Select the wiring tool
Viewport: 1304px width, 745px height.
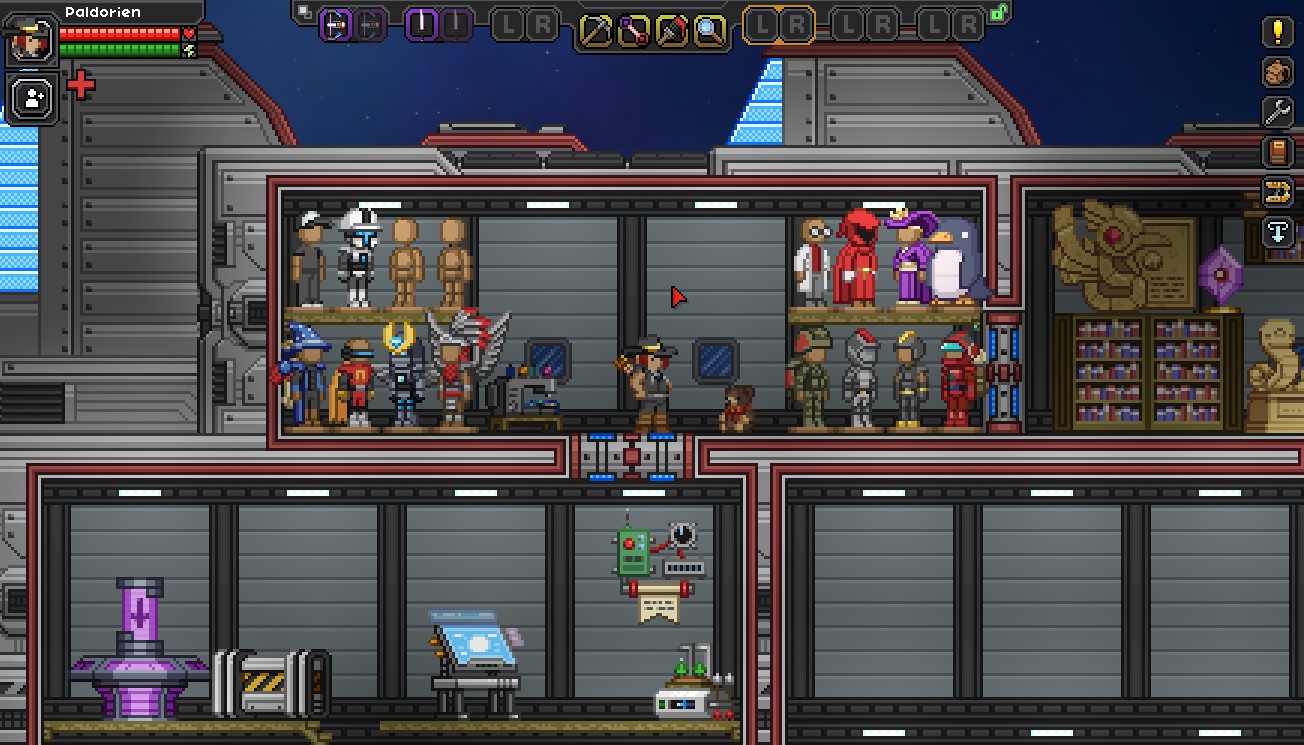[x=633, y=31]
